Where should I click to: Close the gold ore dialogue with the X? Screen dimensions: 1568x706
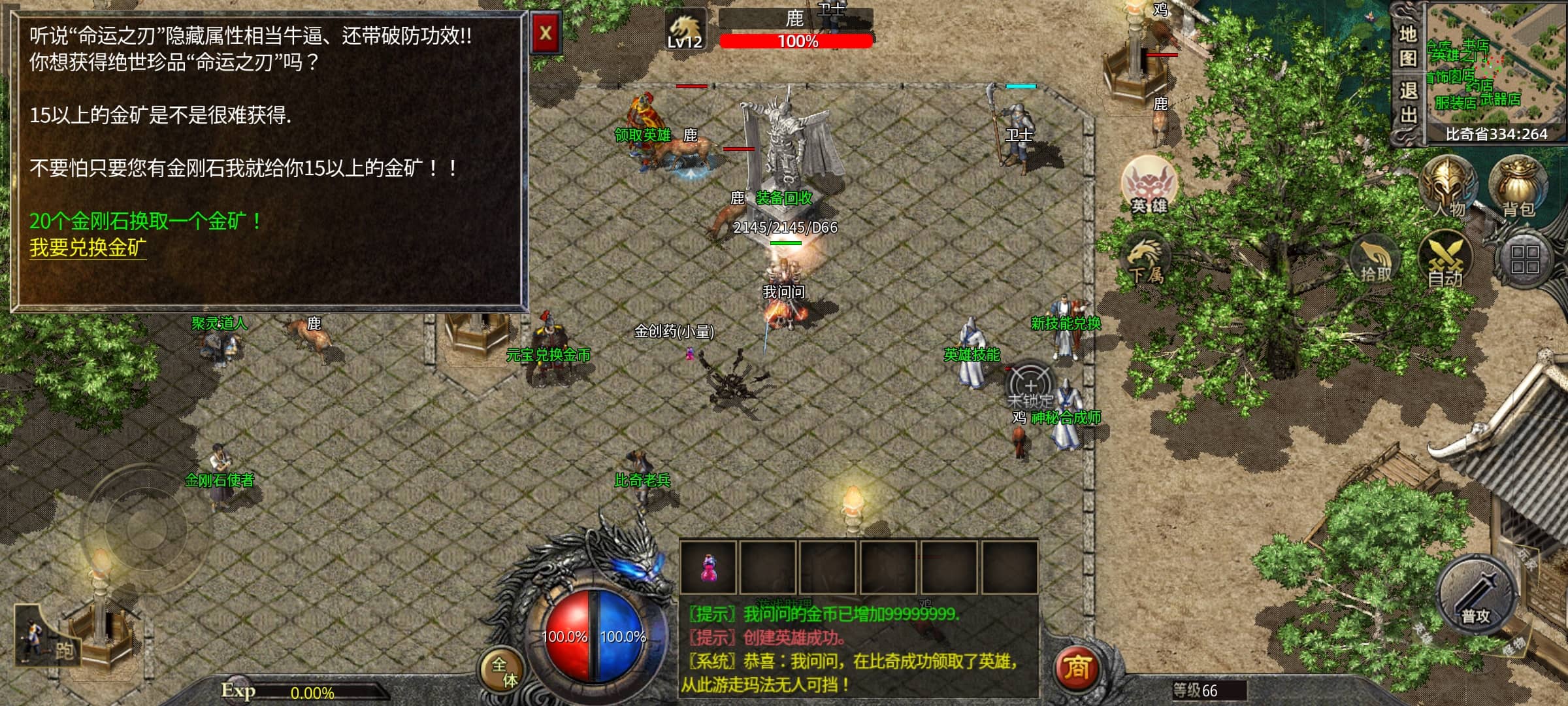(x=546, y=33)
